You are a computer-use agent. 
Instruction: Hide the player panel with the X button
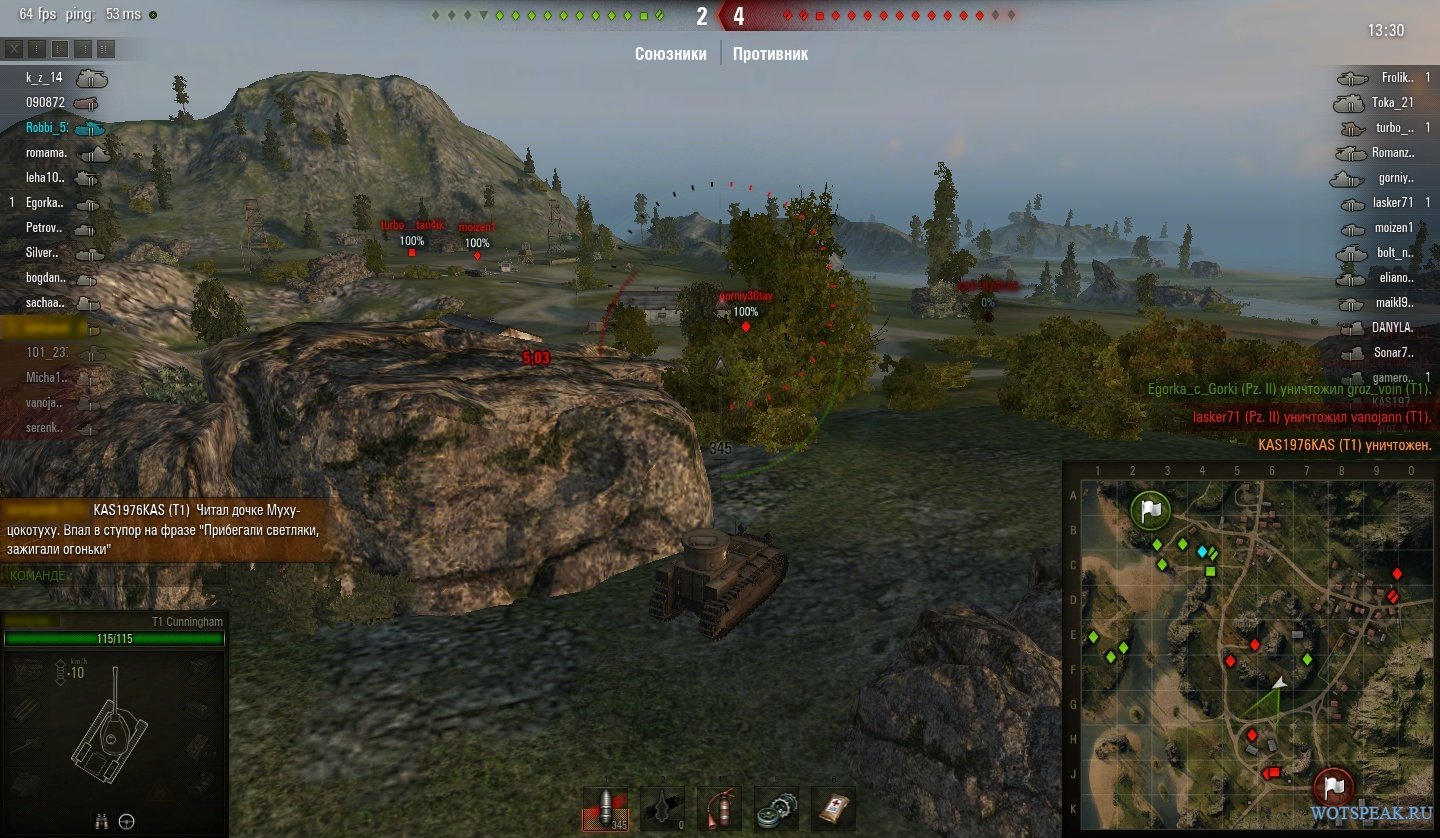pos(14,49)
